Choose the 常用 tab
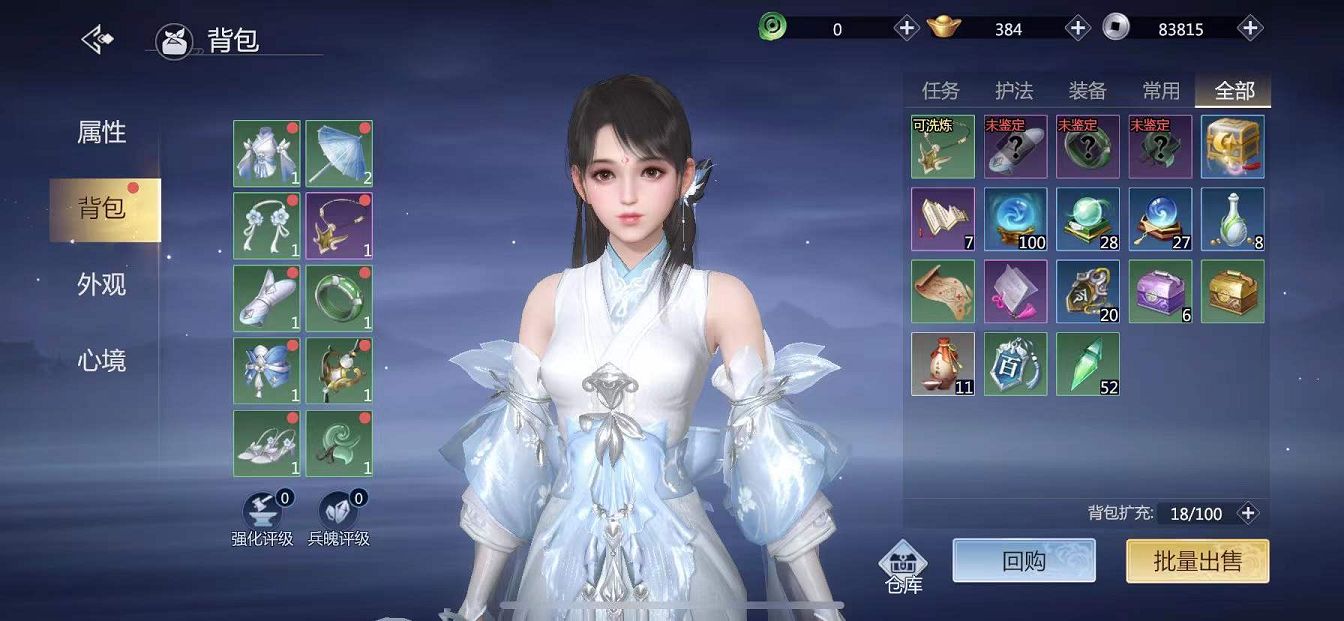Screen dimensions: 1344x621 (1160, 91)
